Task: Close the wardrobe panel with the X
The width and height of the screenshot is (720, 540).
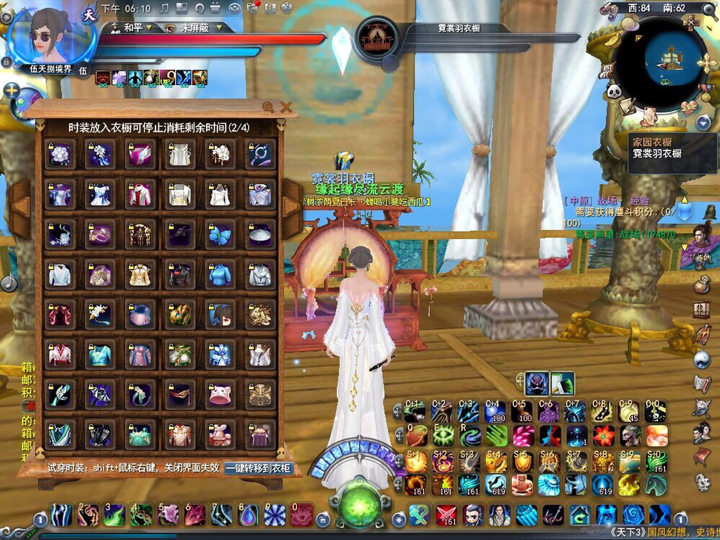Action: click(286, 106)
